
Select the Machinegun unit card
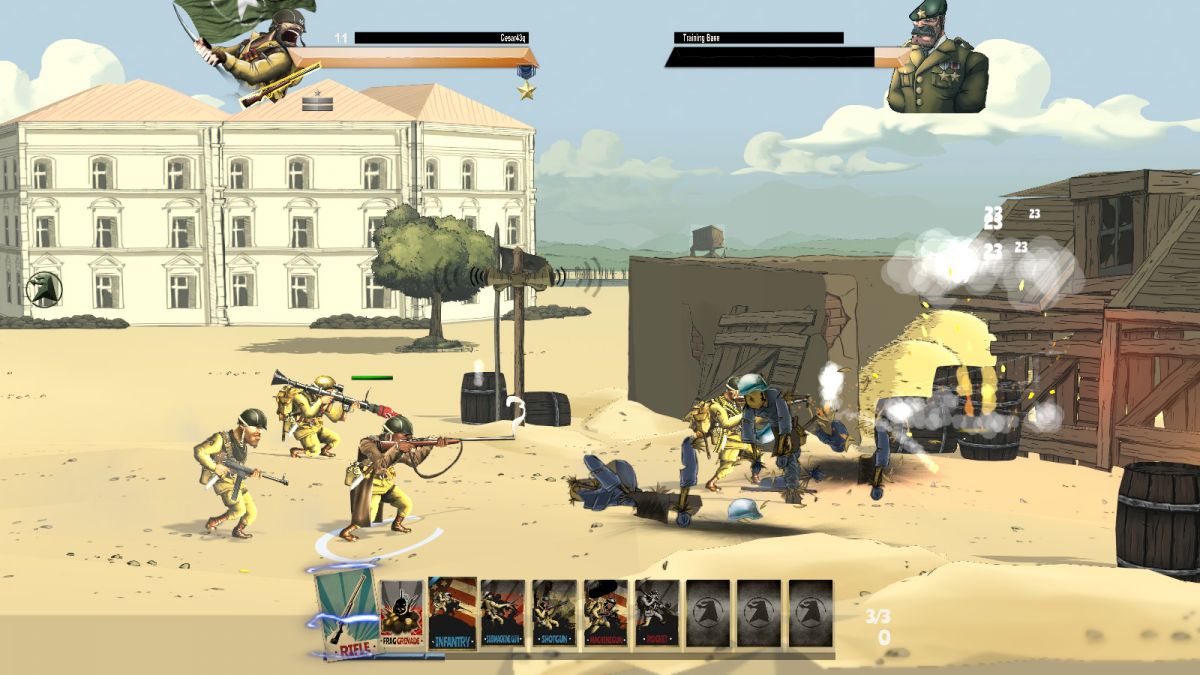[606, 613]
